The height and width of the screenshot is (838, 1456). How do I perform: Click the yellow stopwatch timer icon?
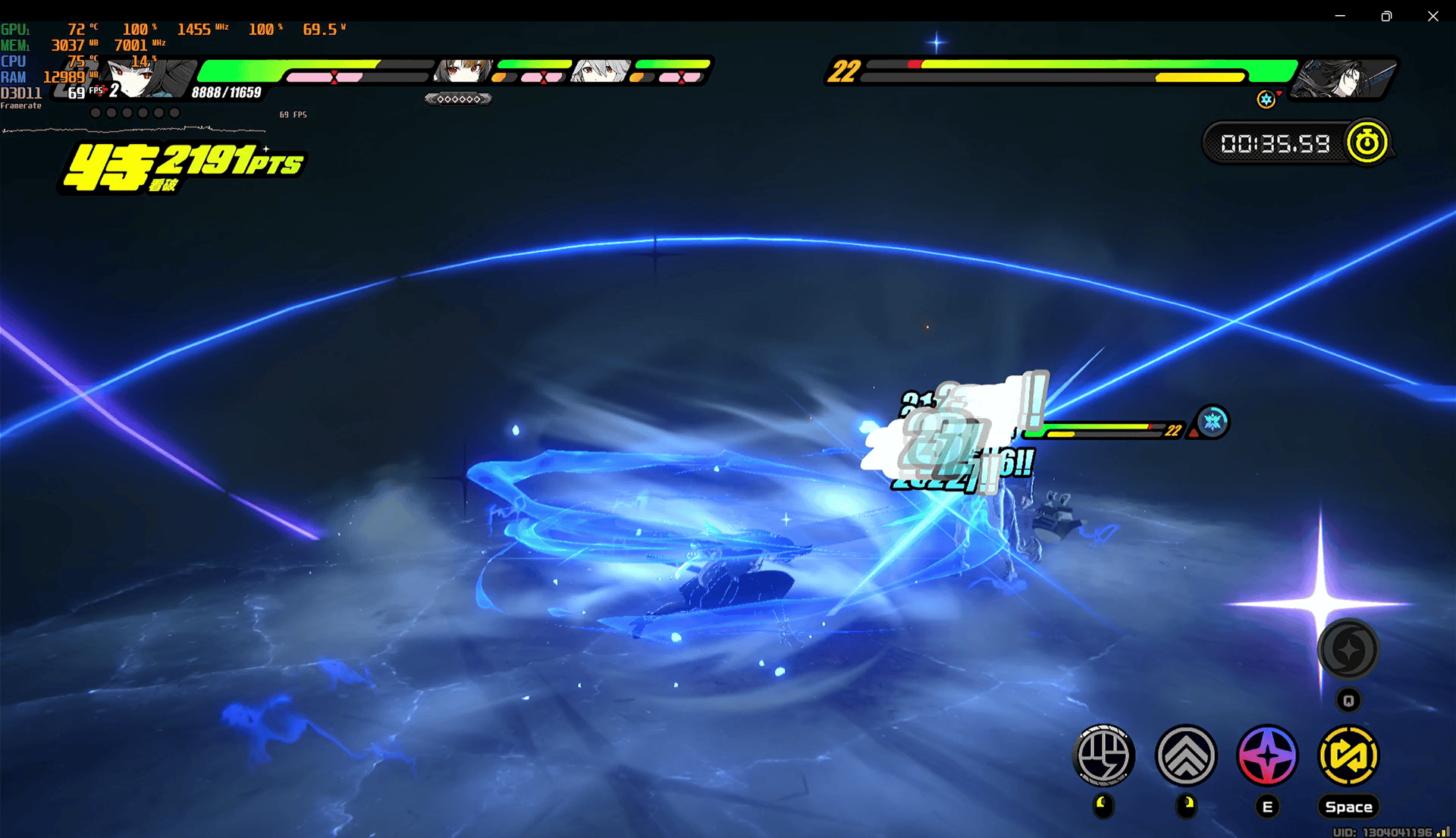tap(1367, 143)
